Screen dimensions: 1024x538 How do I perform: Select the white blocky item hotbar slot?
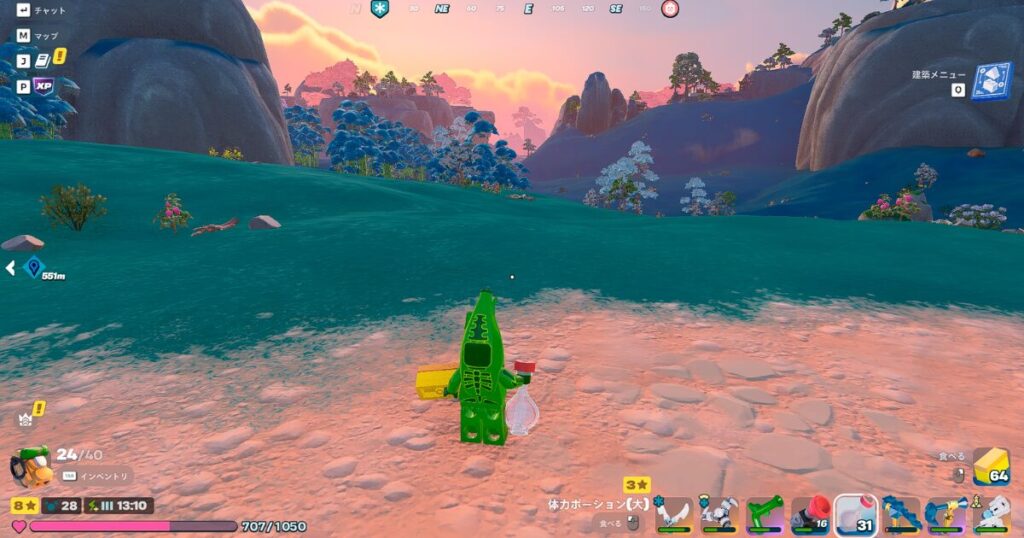[990, 513]
